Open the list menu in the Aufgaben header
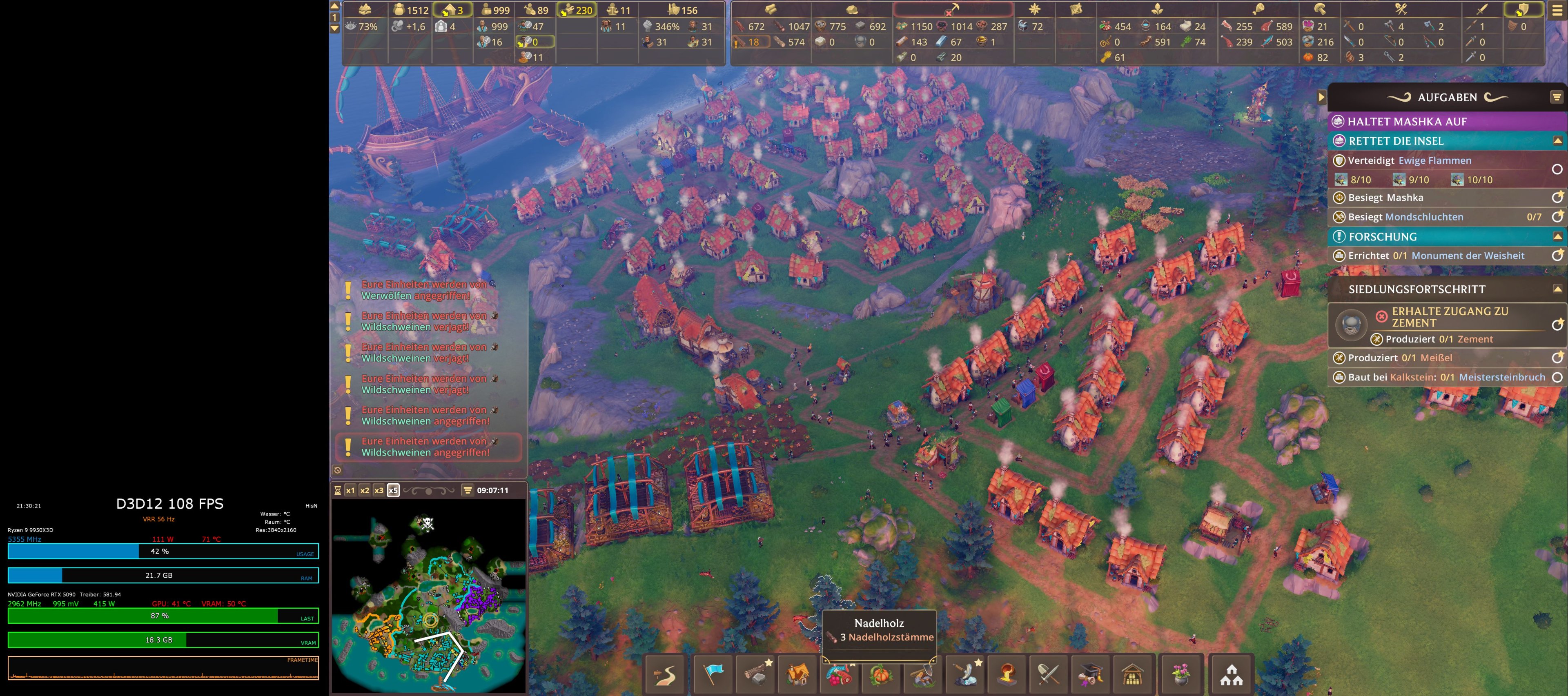This screenshot has width=1568, height=696. [x=1557, y=97]
